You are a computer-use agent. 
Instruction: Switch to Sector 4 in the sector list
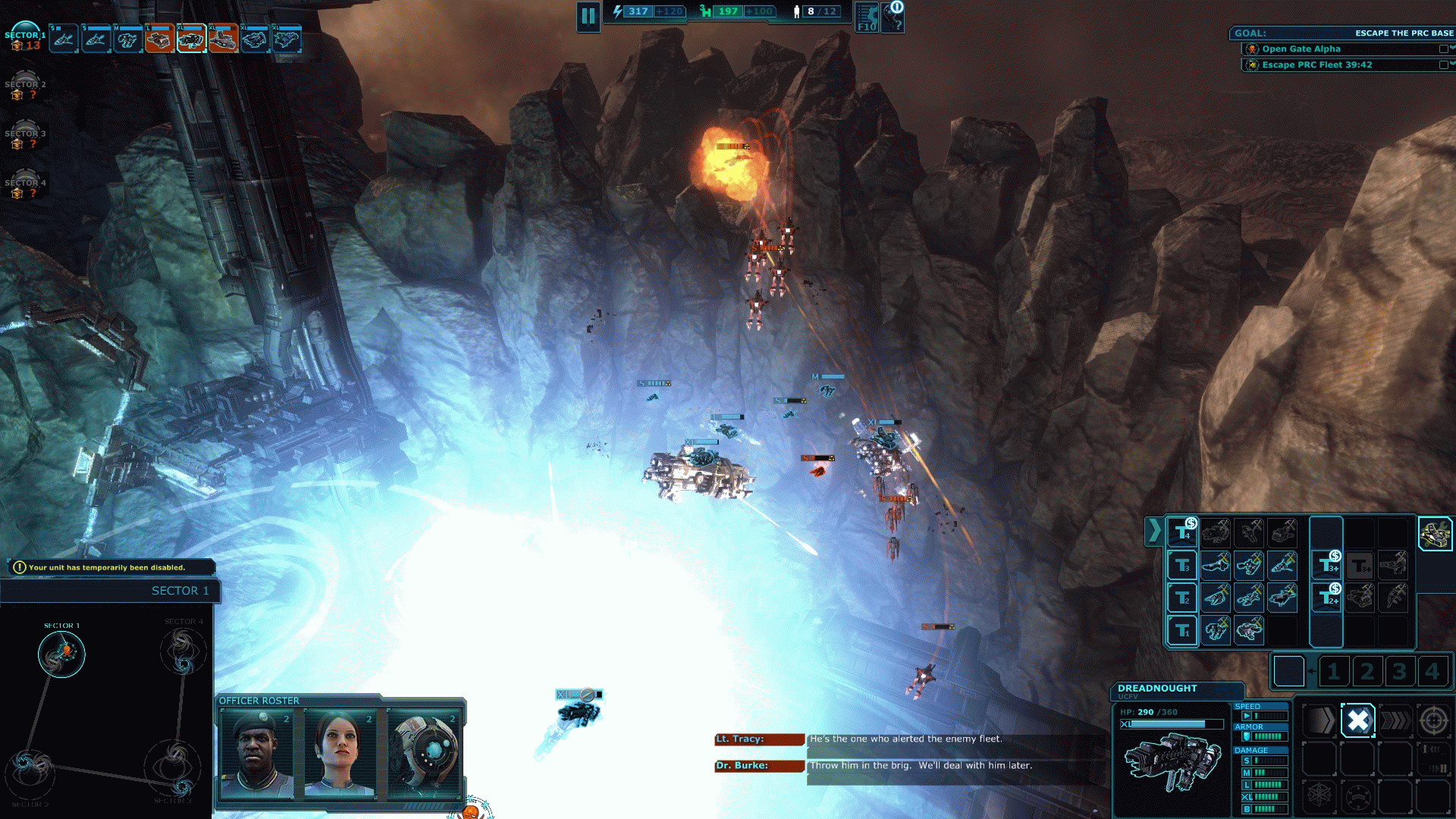coord(24,187)
